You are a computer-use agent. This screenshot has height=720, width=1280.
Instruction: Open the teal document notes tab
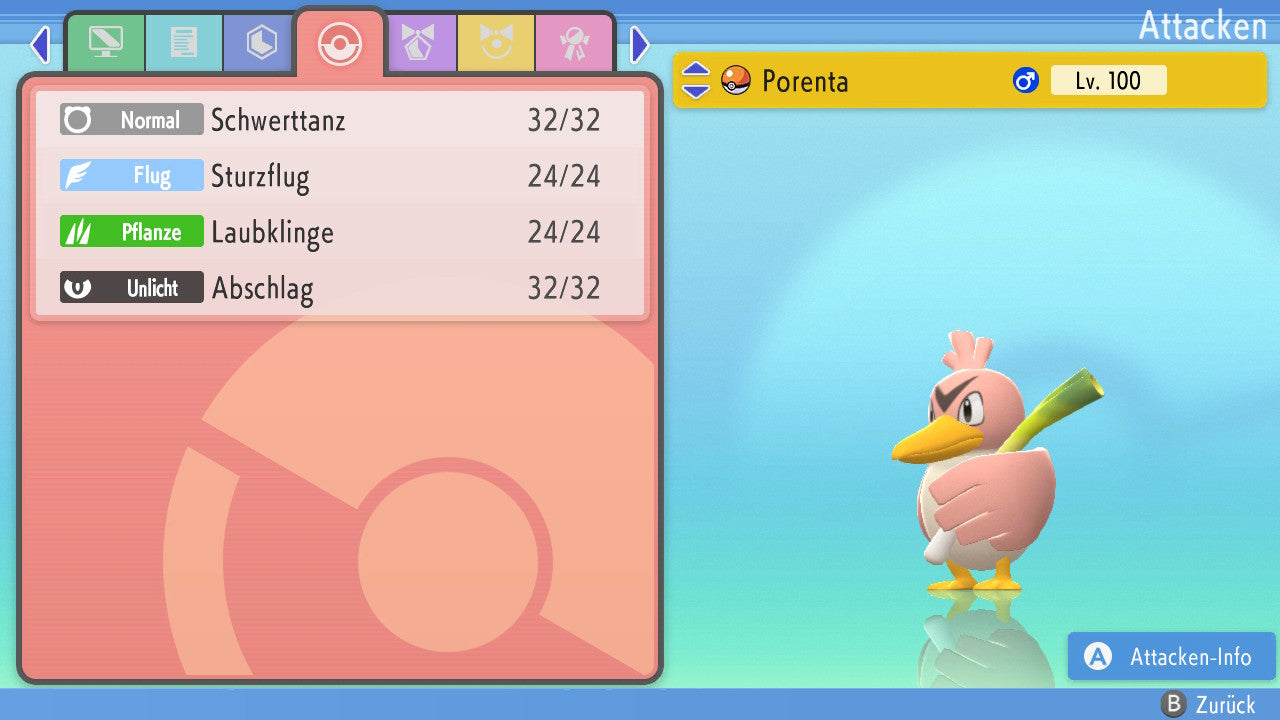[184, 43]
